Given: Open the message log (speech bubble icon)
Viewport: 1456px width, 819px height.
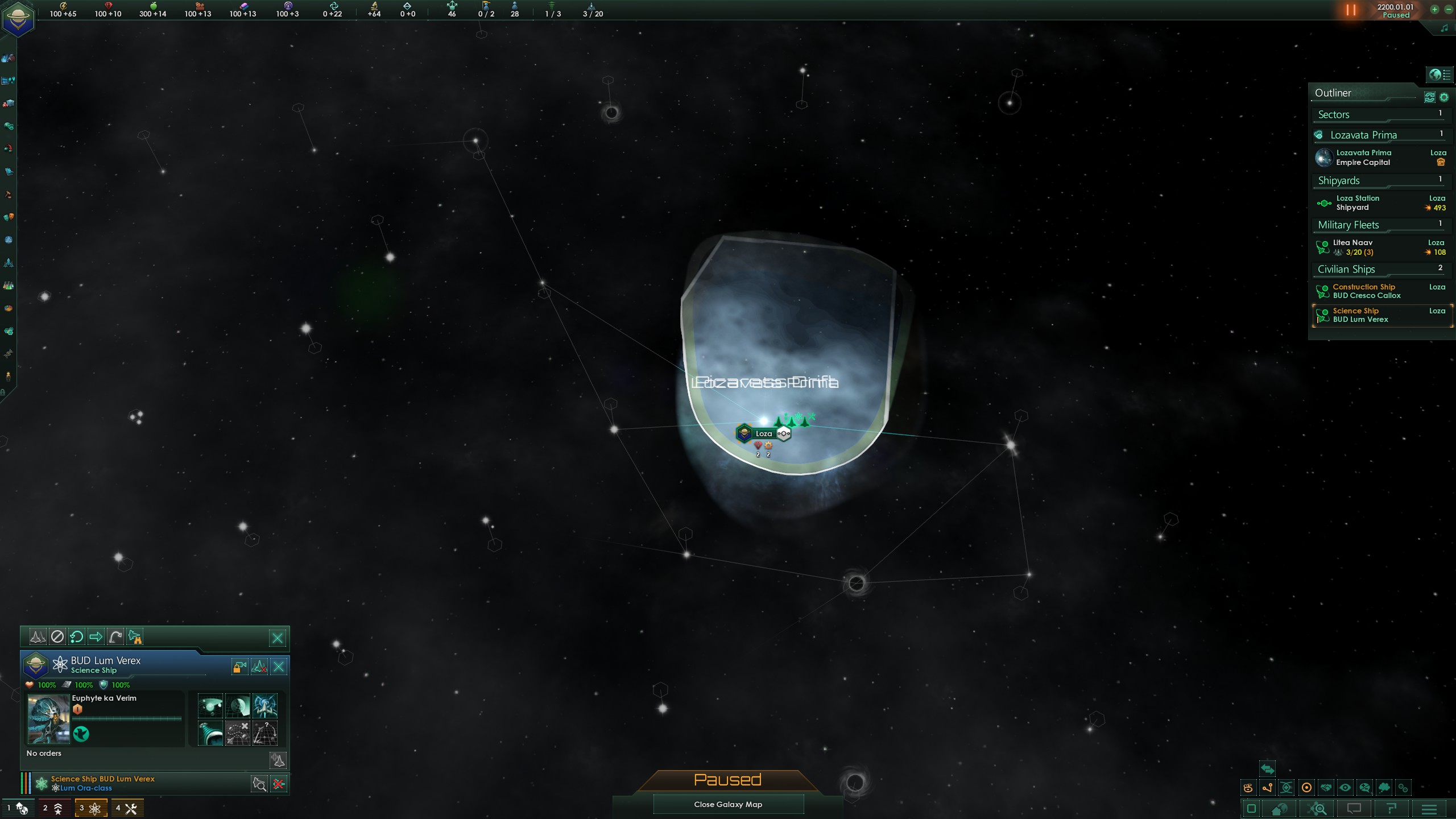Looking at the screenshot, I should point(1355,810).
